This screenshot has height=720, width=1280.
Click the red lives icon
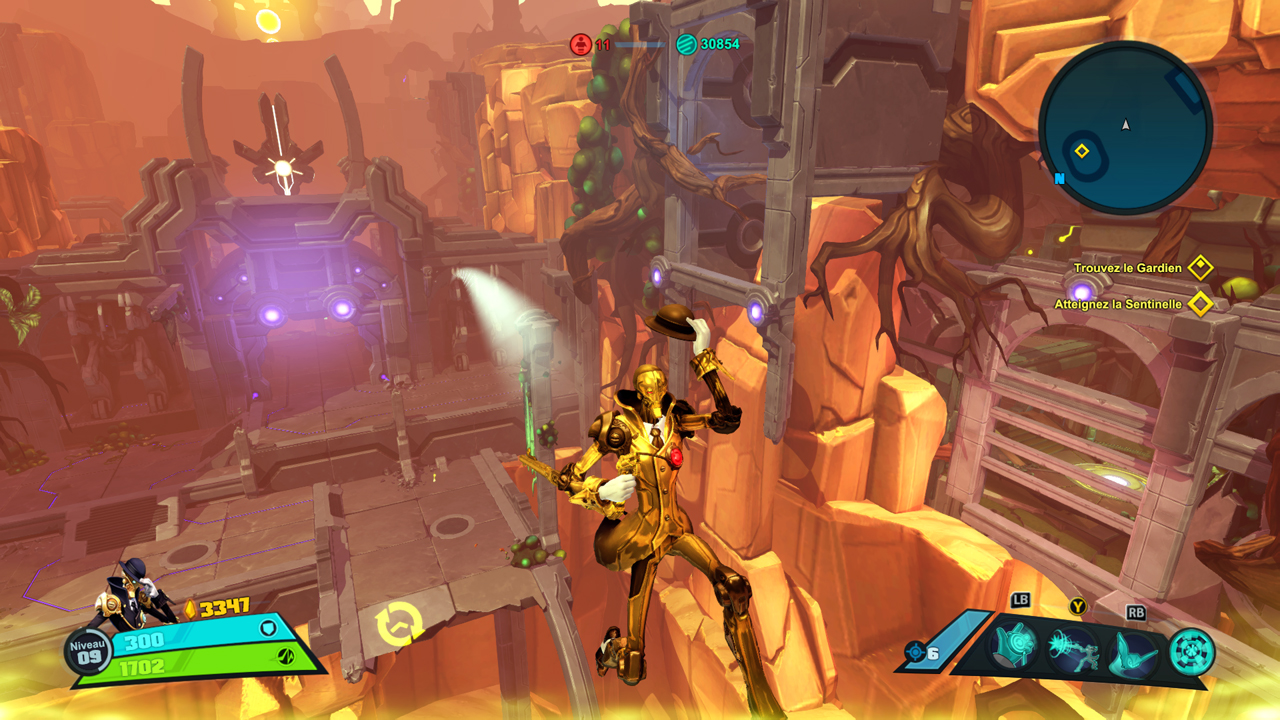click(581, 44)
